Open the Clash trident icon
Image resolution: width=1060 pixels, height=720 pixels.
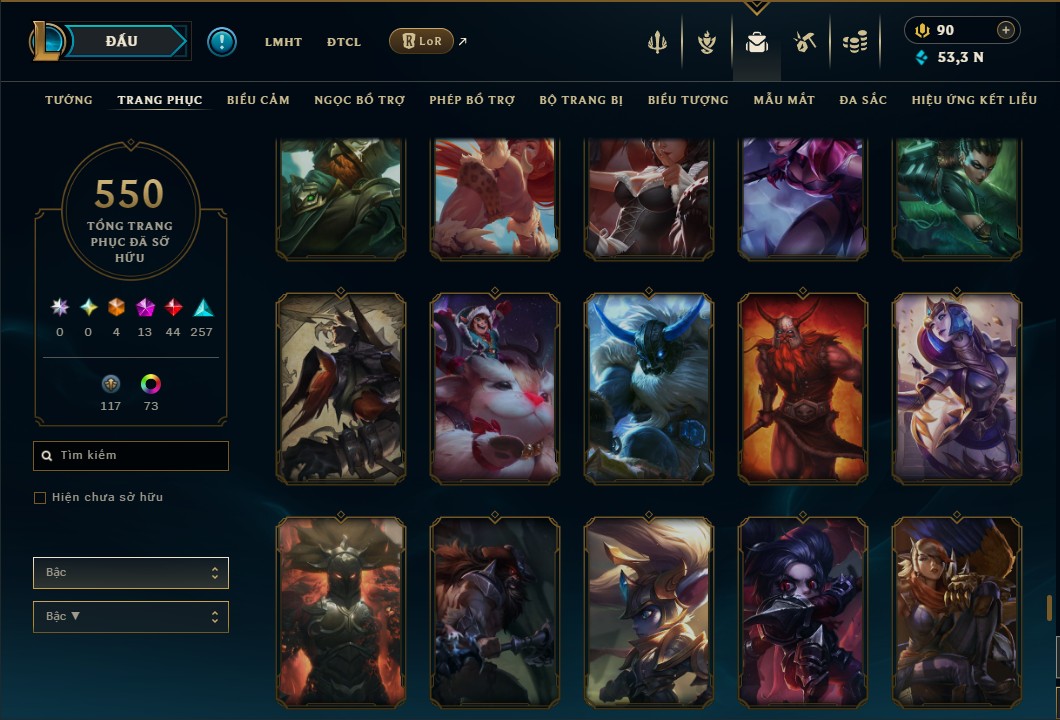658,42
